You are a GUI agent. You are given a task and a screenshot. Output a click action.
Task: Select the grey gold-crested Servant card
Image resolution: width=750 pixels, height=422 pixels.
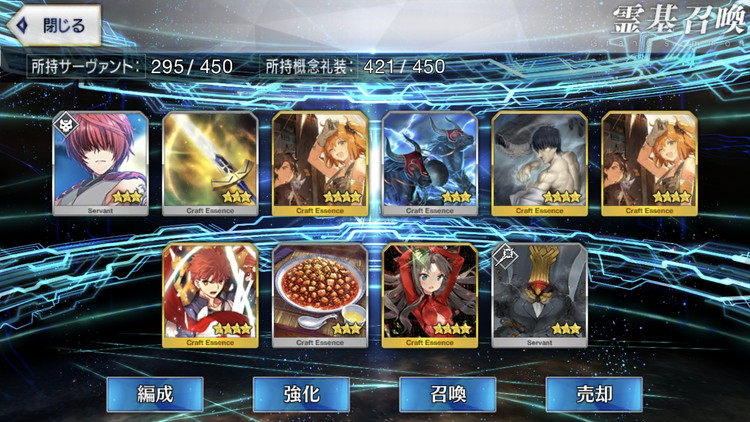point(539,296)
